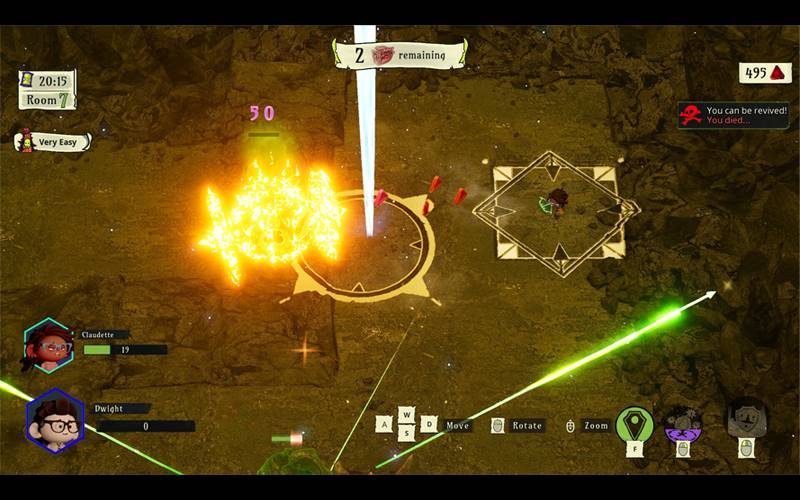Open the red gem currency counter
The image size is (800, 500).
click(765, 72)
